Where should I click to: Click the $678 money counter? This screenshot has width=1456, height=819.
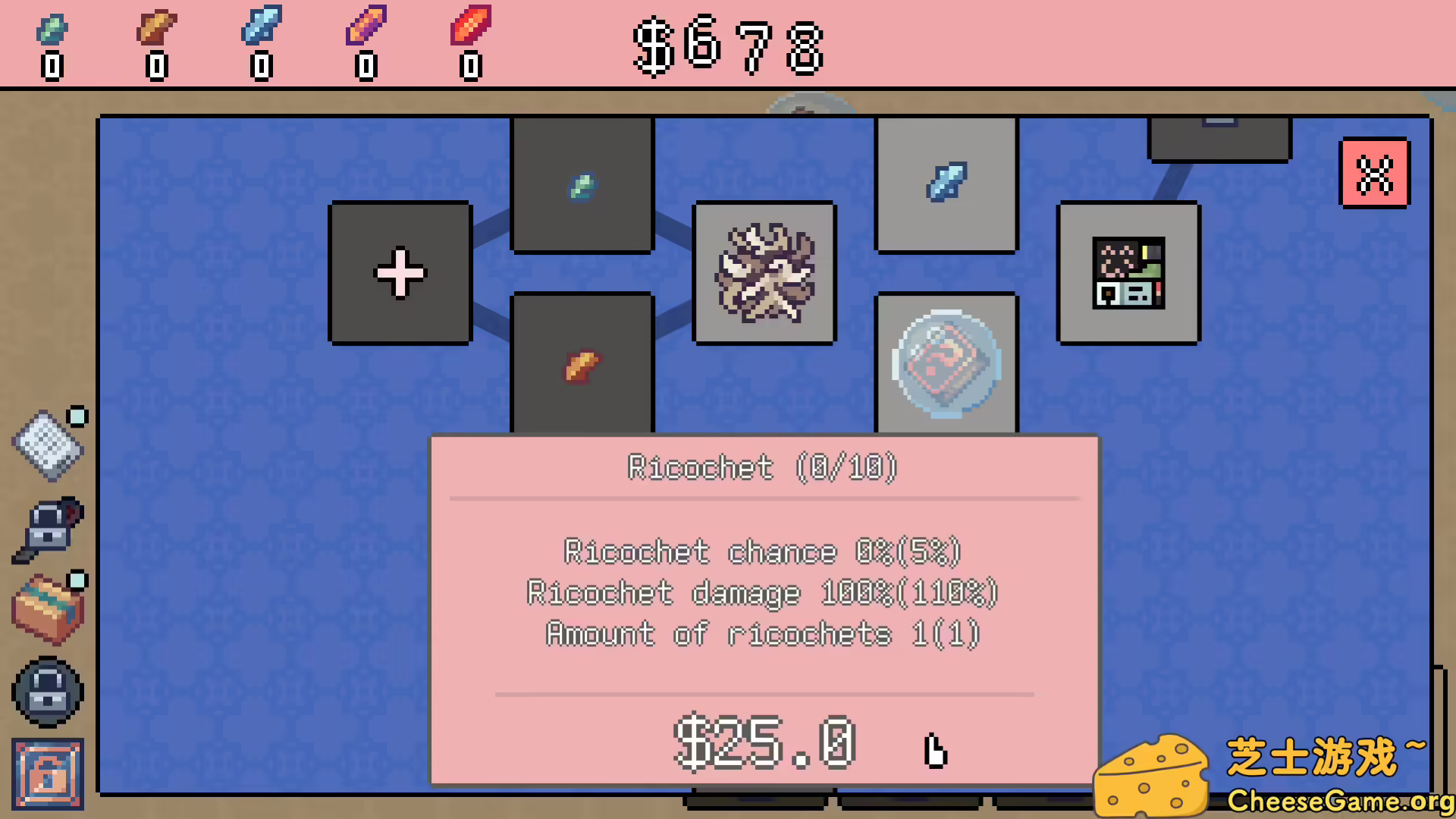pyautogui.click(x=726, y=47)
